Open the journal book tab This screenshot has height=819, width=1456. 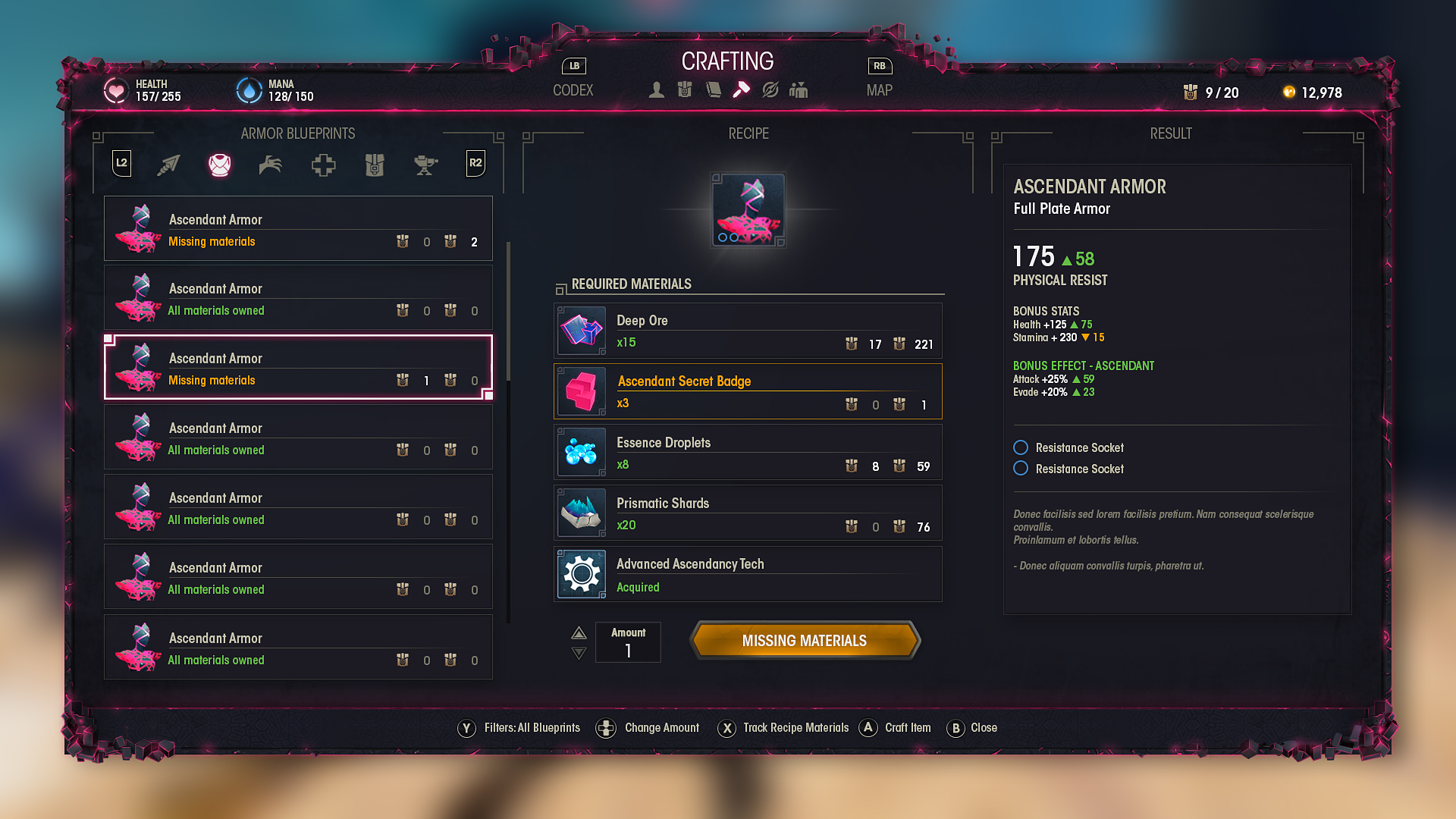pyautogui.click(x=713, y=90)
